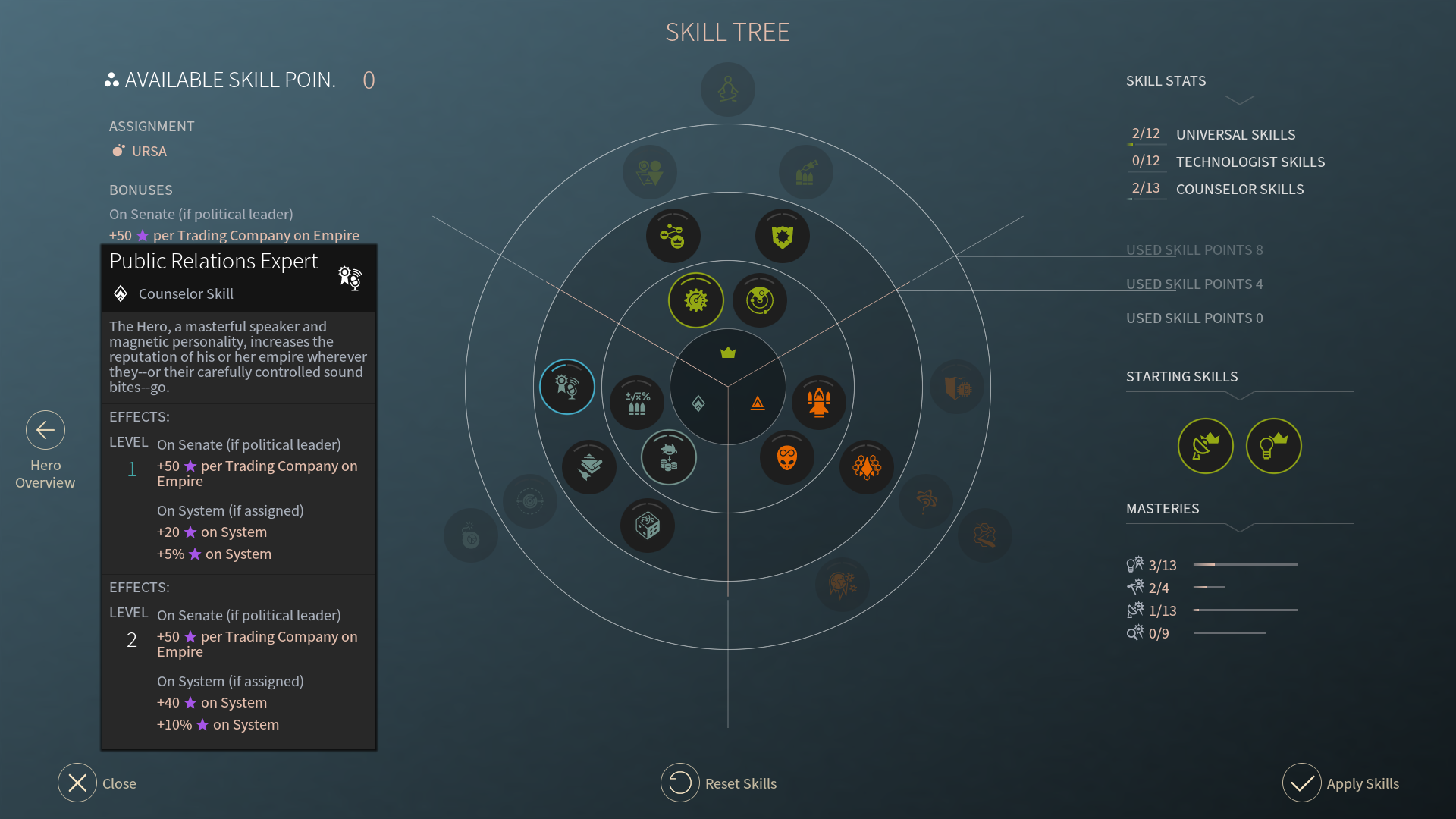Click the lightbulb crown starting skill icon
This screenshot has height=819, width=1456.
coord(1274,446)
